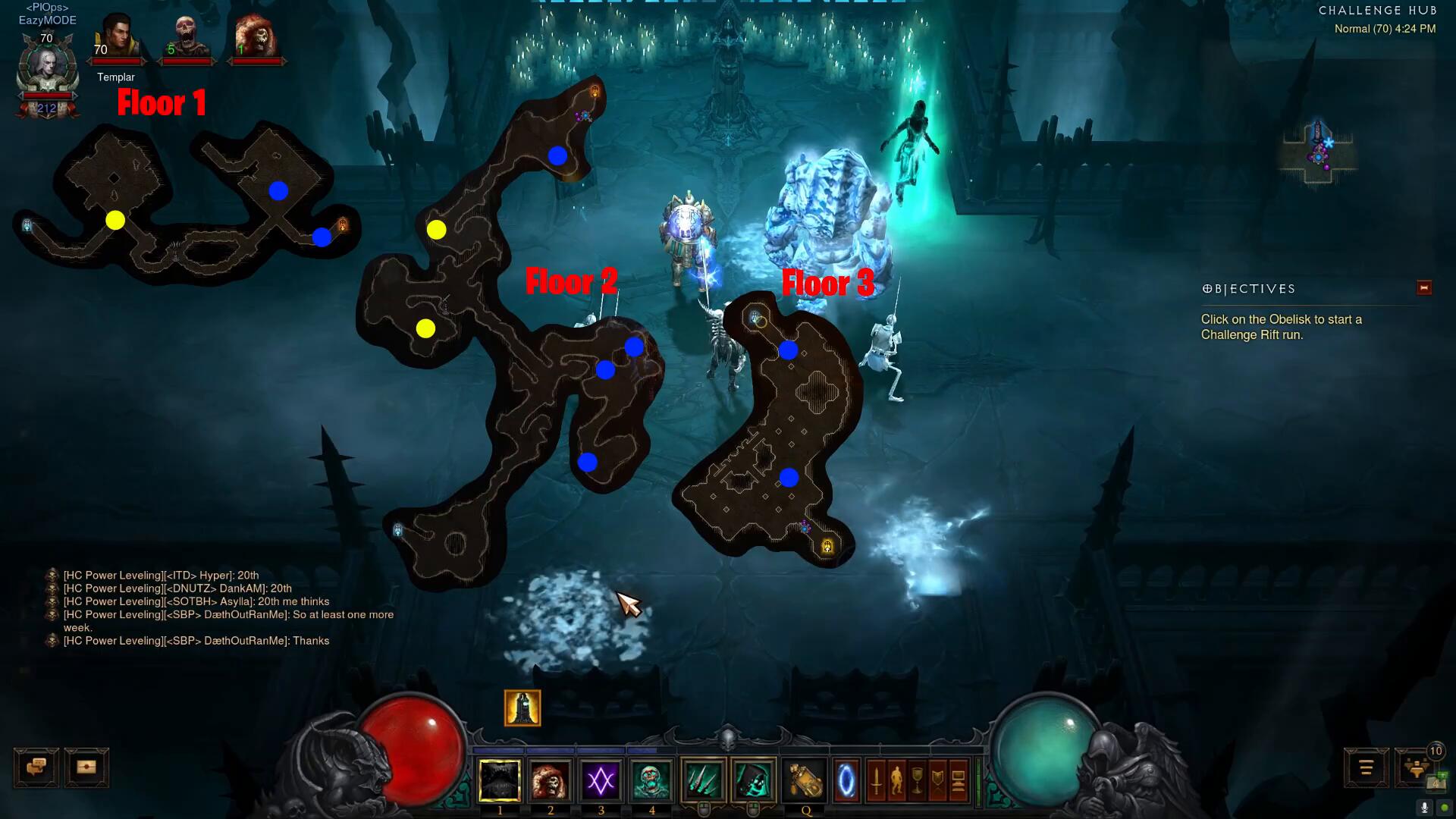Open the blue town portal

[x=847, y=780]
